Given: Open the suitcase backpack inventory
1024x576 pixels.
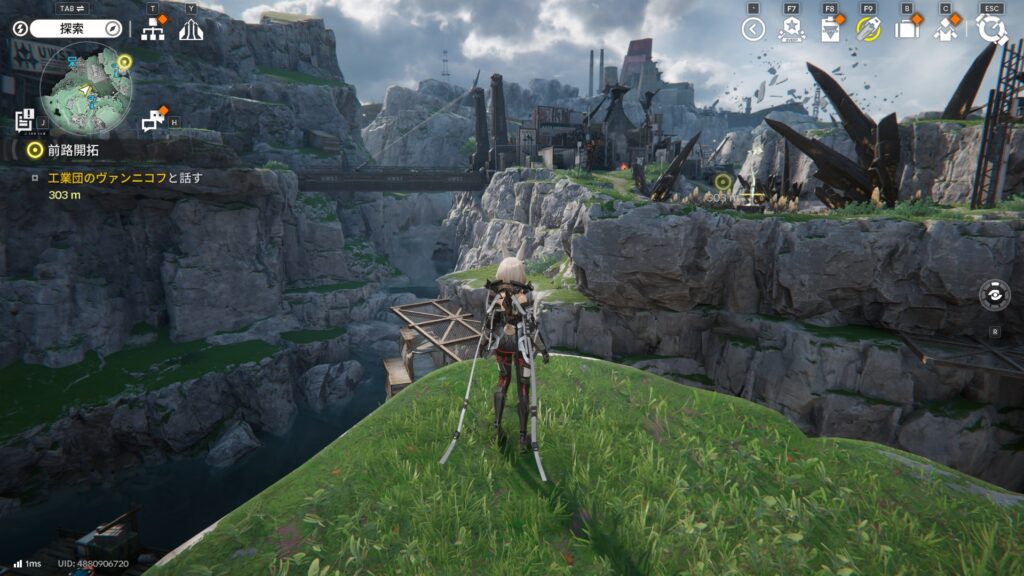Looking at the screenshot, I should tap(907, 29).
